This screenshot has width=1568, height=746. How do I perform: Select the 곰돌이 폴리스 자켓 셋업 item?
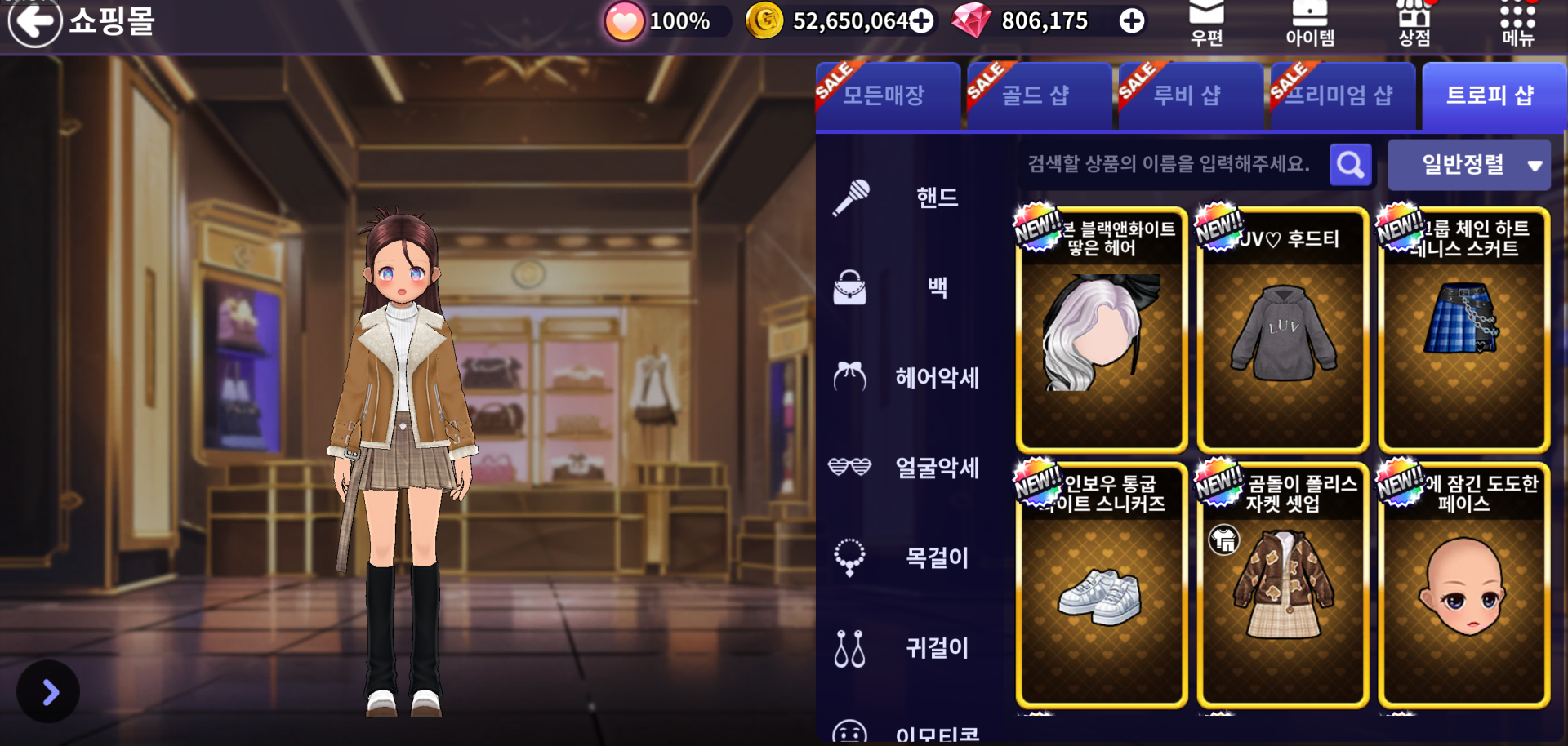coord(1282,584)
